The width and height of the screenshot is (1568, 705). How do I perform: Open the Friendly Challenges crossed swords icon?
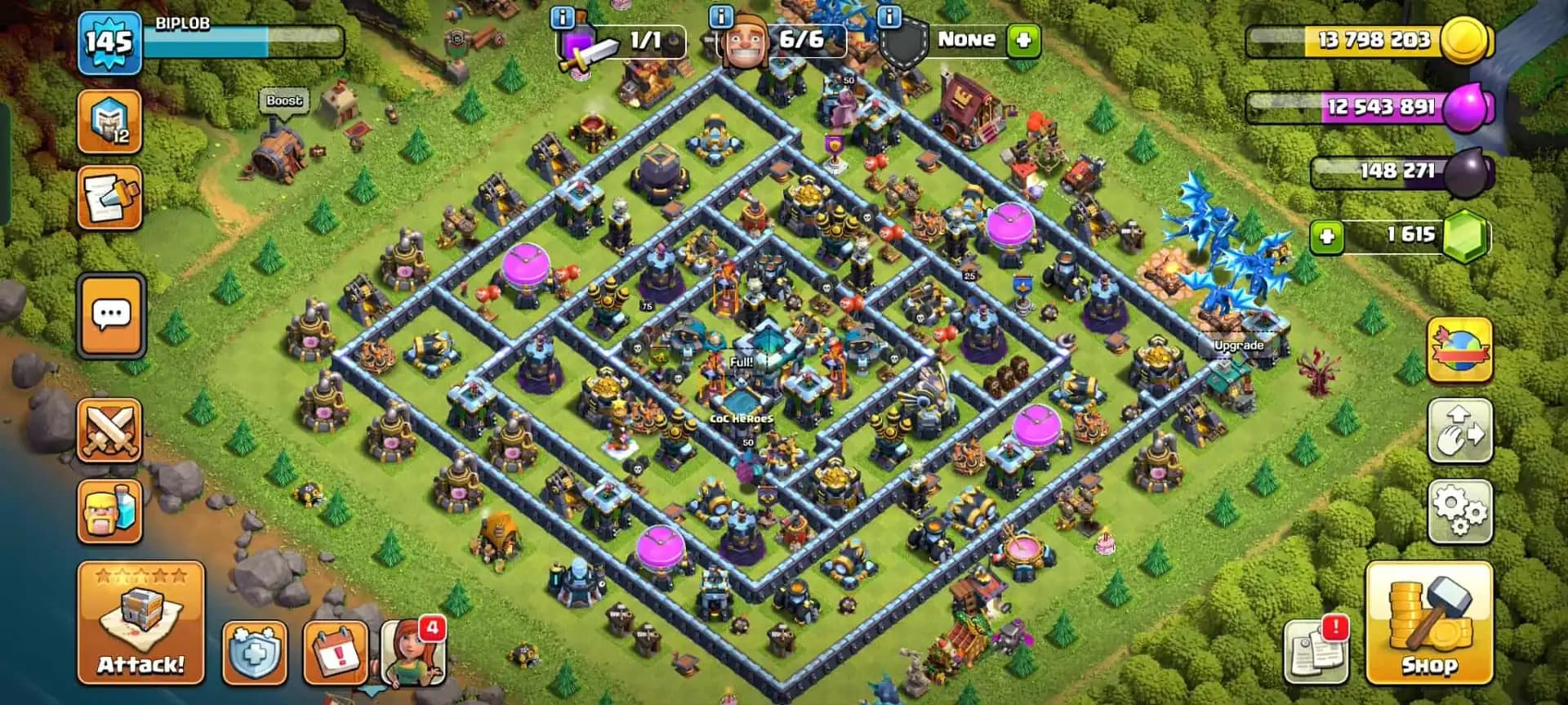[110, 431]
